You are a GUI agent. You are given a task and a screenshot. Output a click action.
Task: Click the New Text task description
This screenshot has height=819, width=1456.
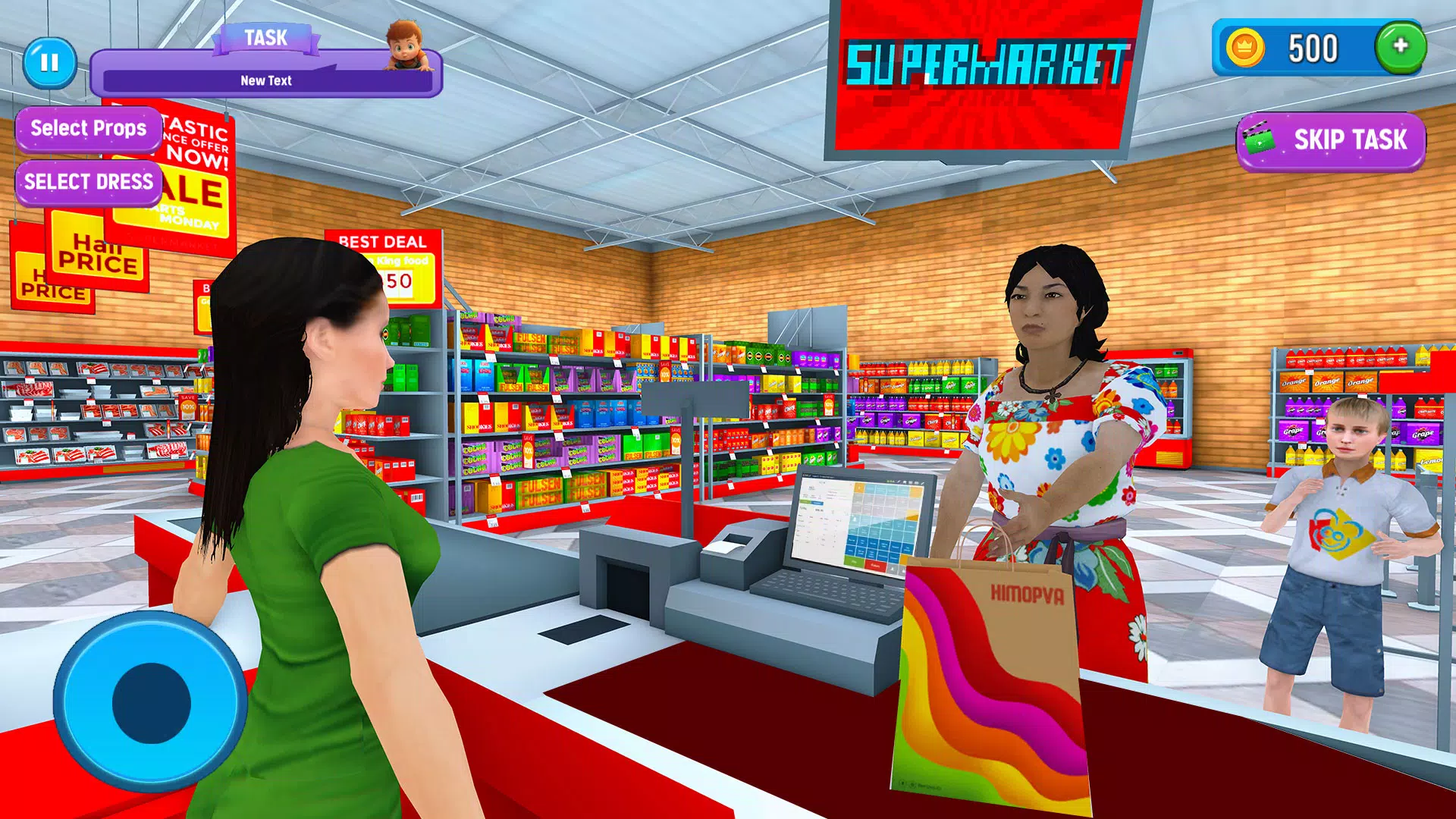click(x=267, y=80)
